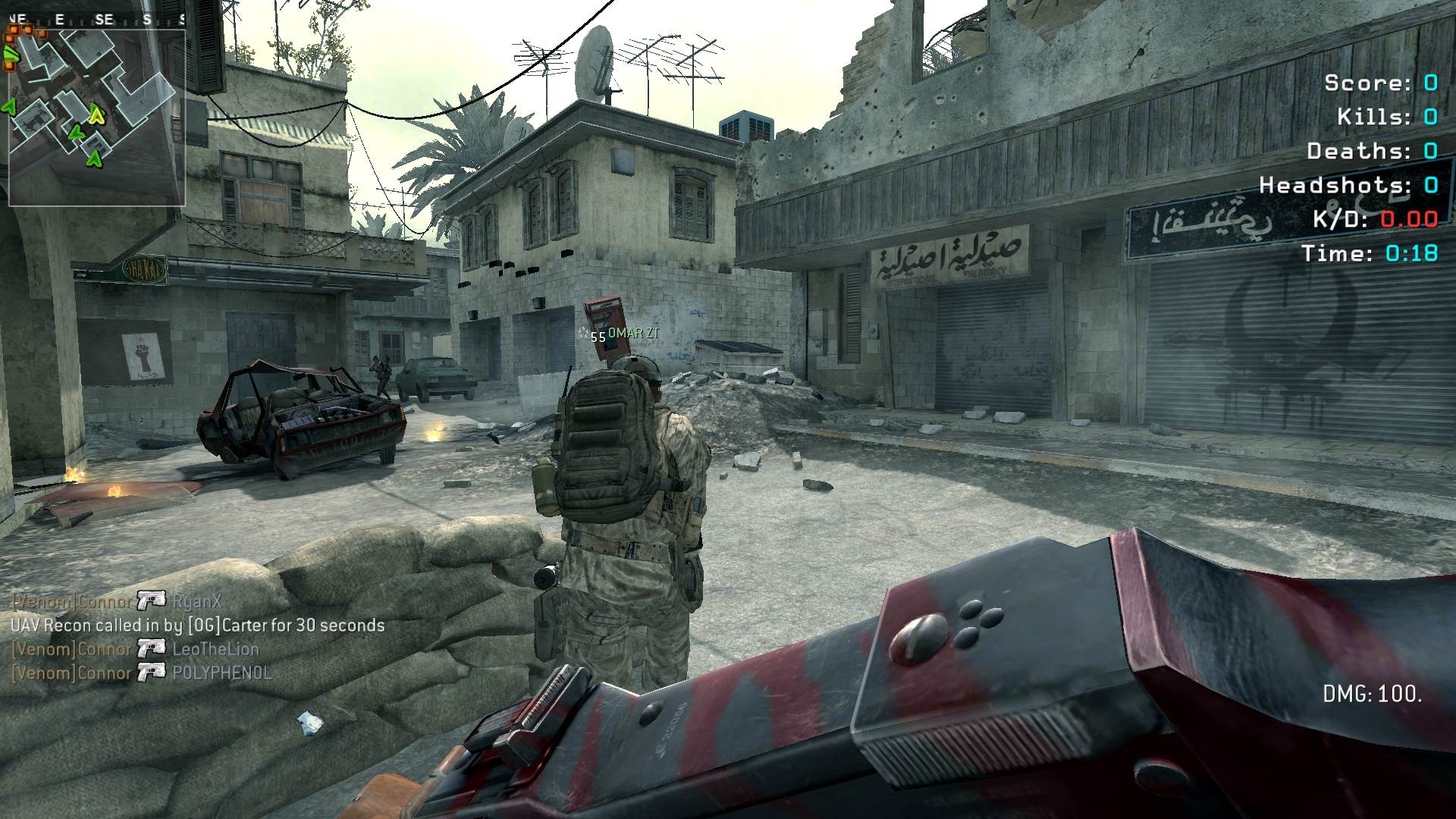Select the kill feed entry for POLYPHENOL

point(142,673)
